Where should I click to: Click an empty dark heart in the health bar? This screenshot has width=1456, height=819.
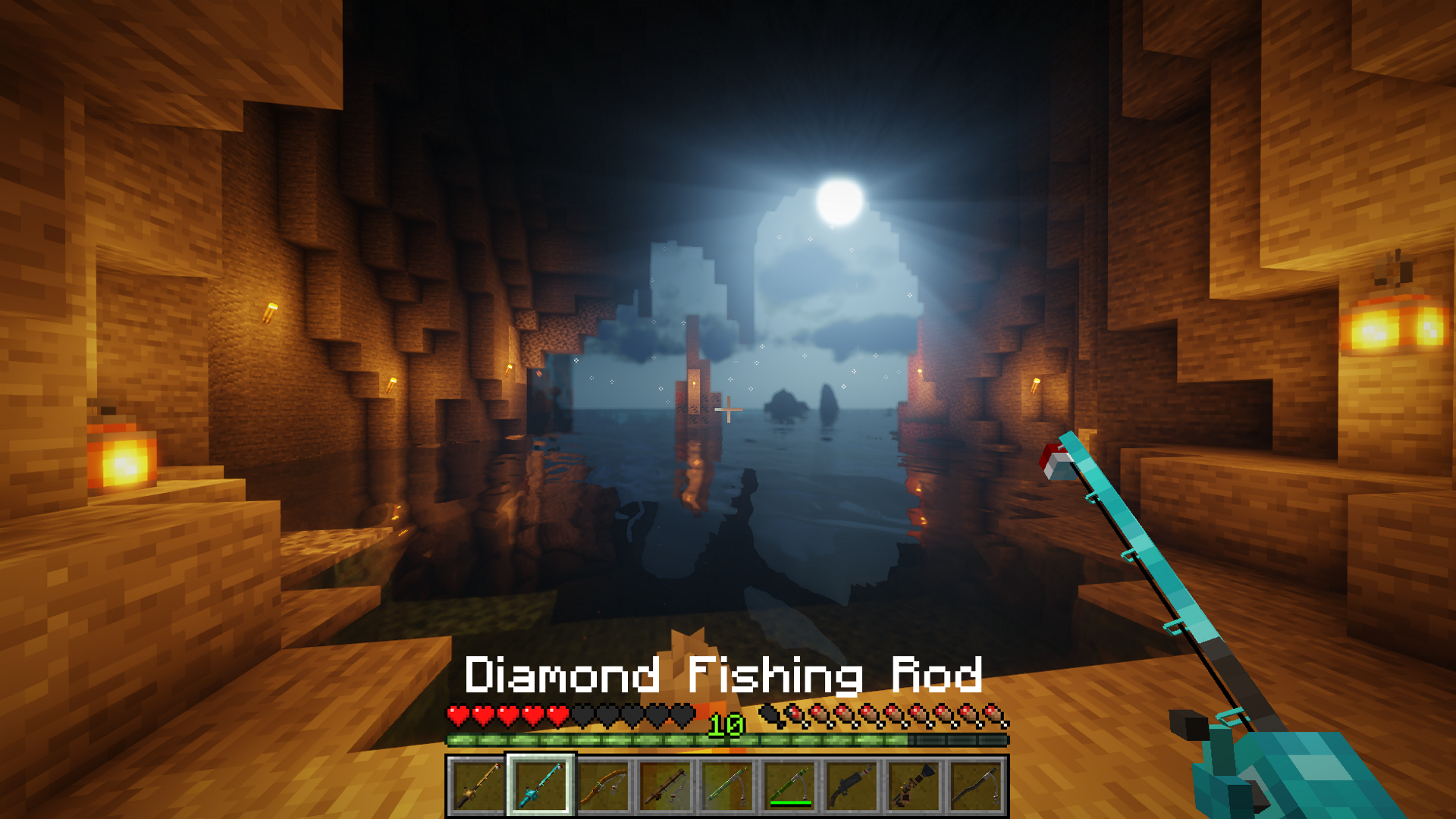coord(607,714)
